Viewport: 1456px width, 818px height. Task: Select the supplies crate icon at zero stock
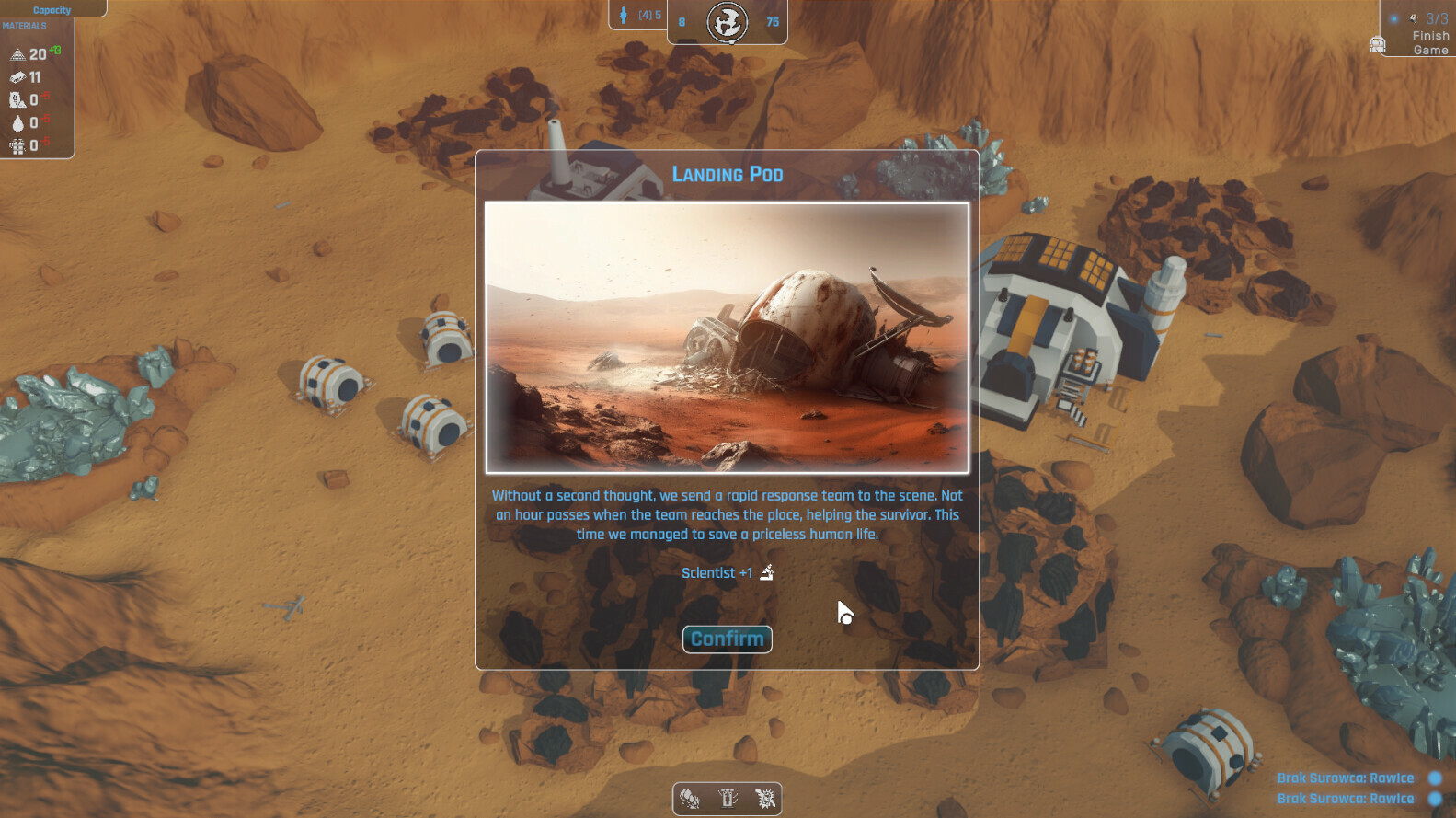17,145
